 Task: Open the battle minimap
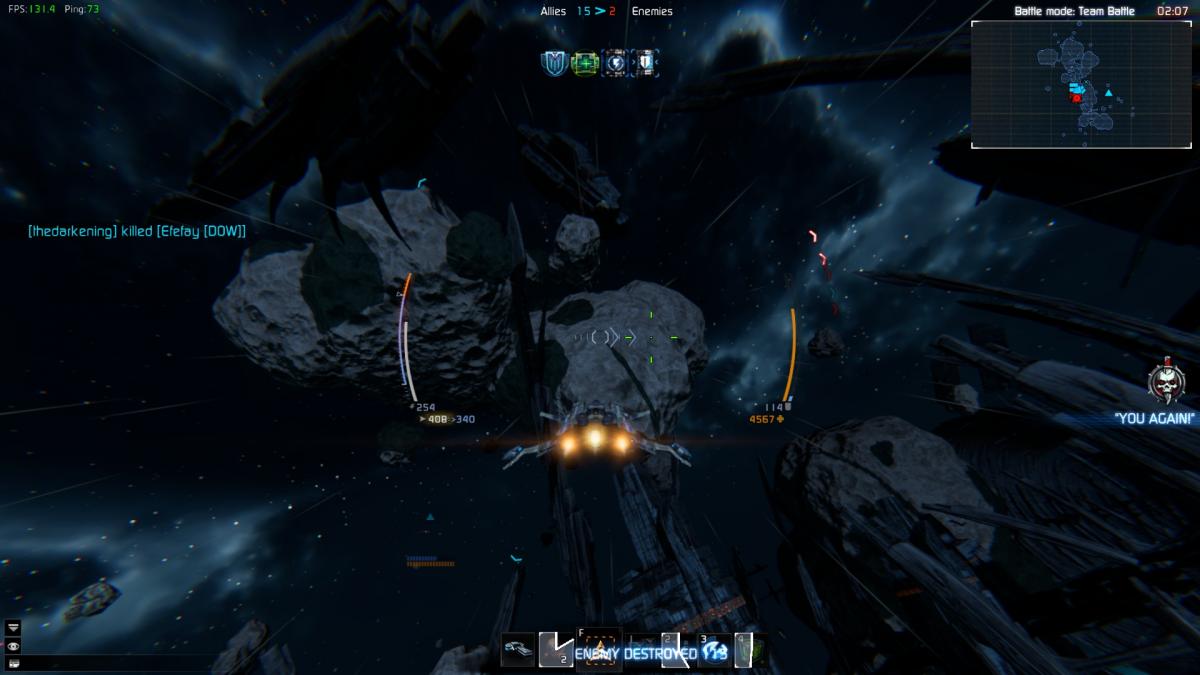click(1083, 84)
